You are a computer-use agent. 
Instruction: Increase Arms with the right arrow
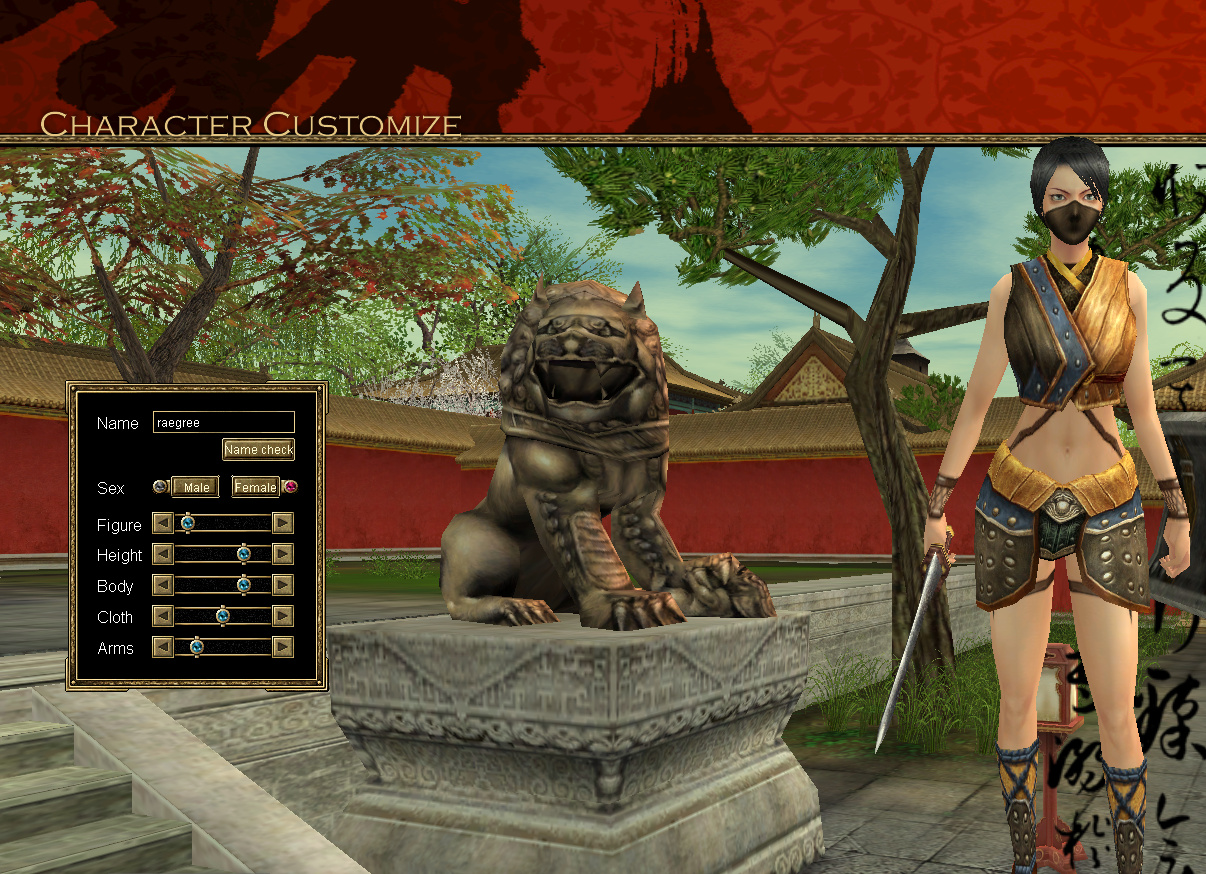[x=283, y=647]
